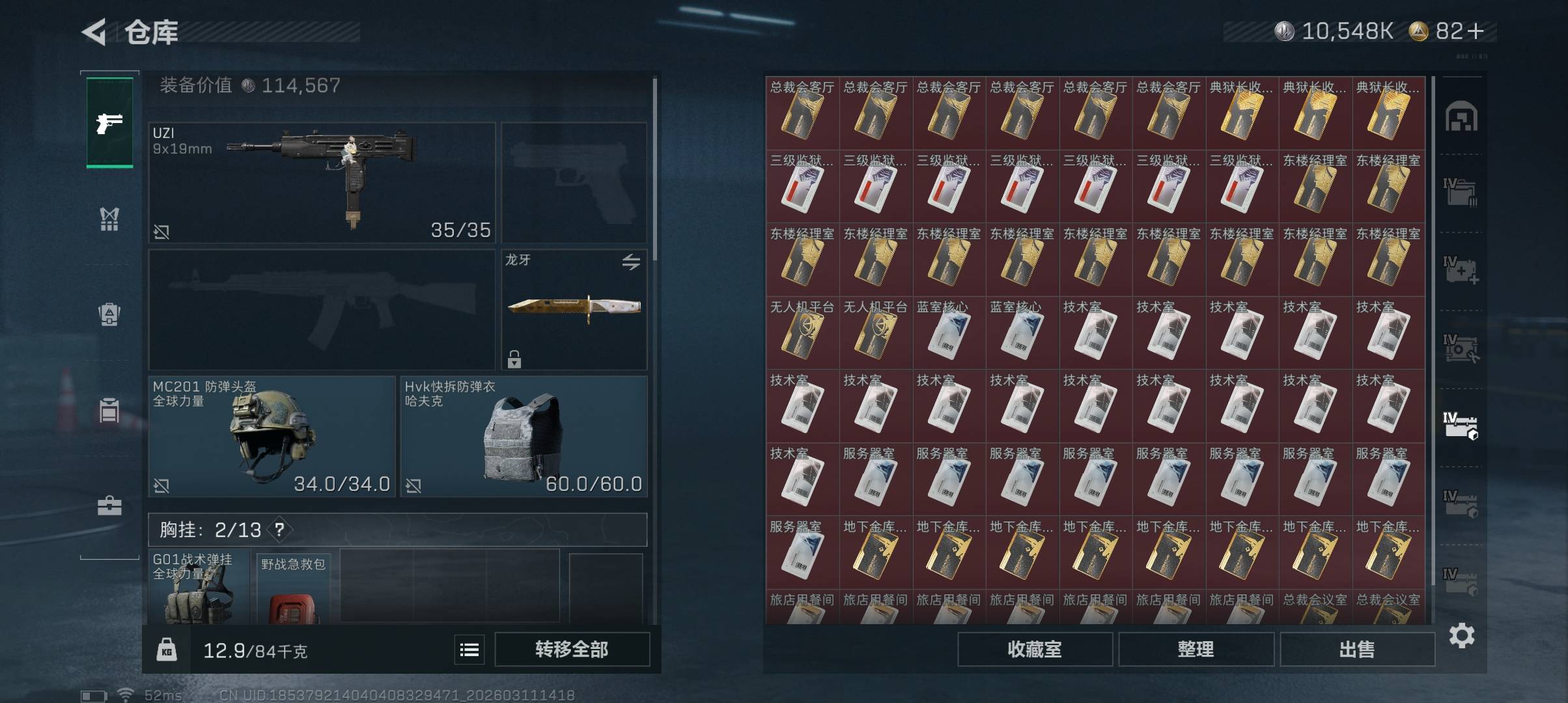Select the MC201 防弹头盔 helmet slot

[272, 436]
